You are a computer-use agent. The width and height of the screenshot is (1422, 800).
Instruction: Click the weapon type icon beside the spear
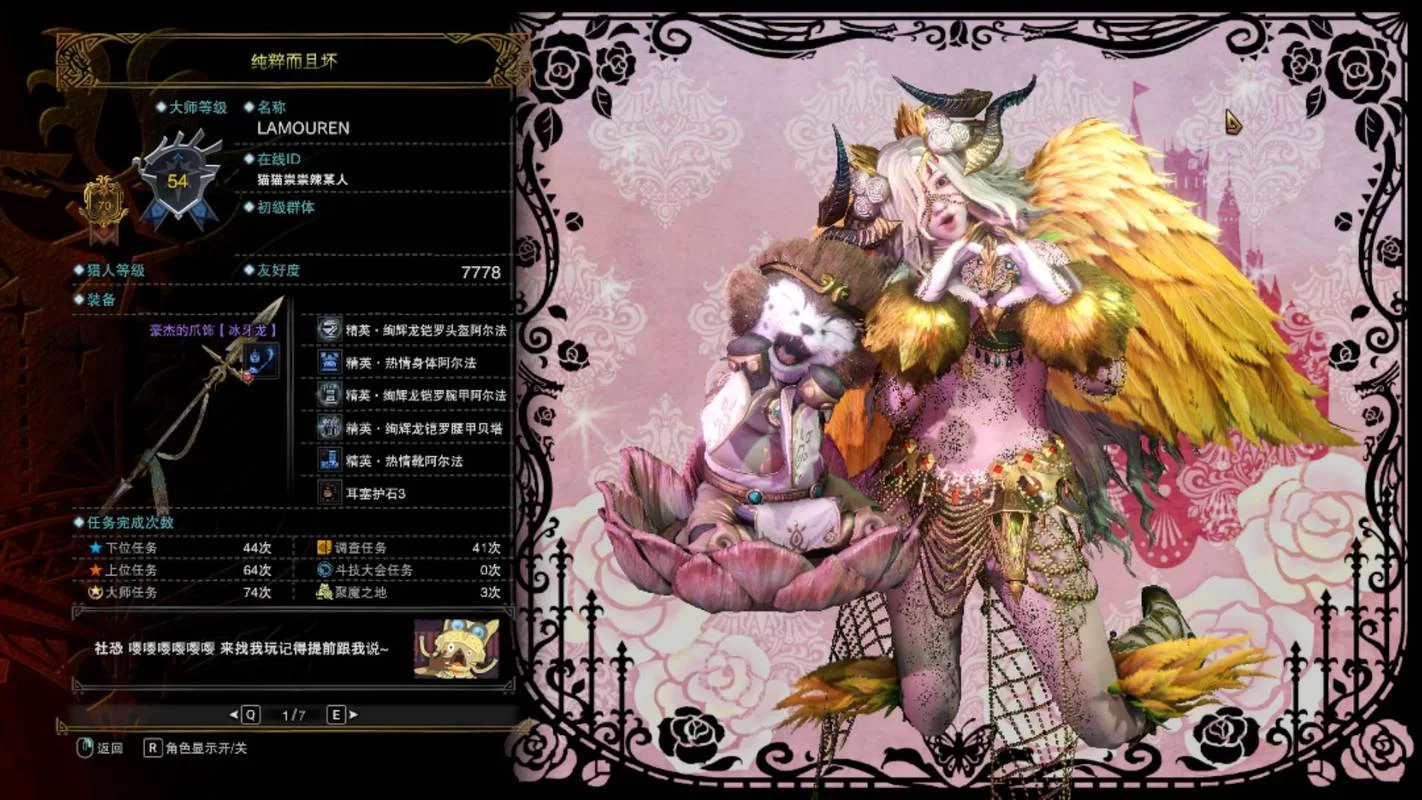(x=261, y=361)
